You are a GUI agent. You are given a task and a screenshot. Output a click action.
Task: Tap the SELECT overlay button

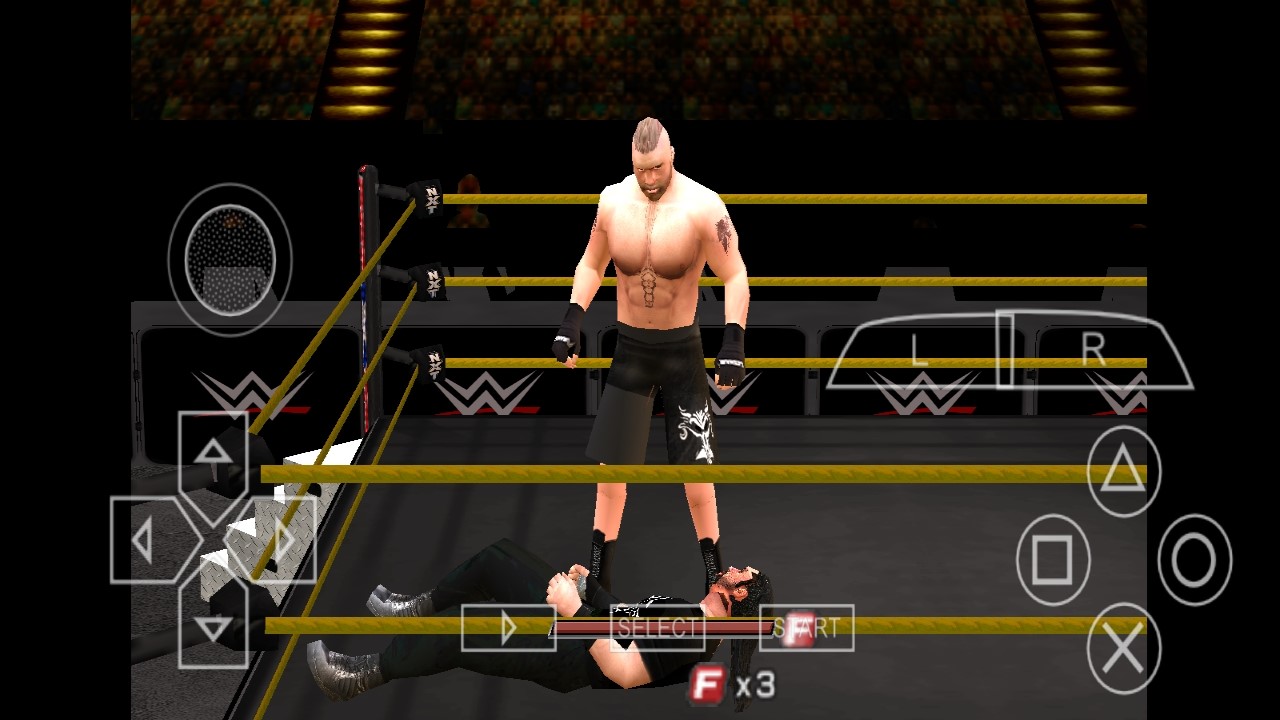tap(657, 628)
